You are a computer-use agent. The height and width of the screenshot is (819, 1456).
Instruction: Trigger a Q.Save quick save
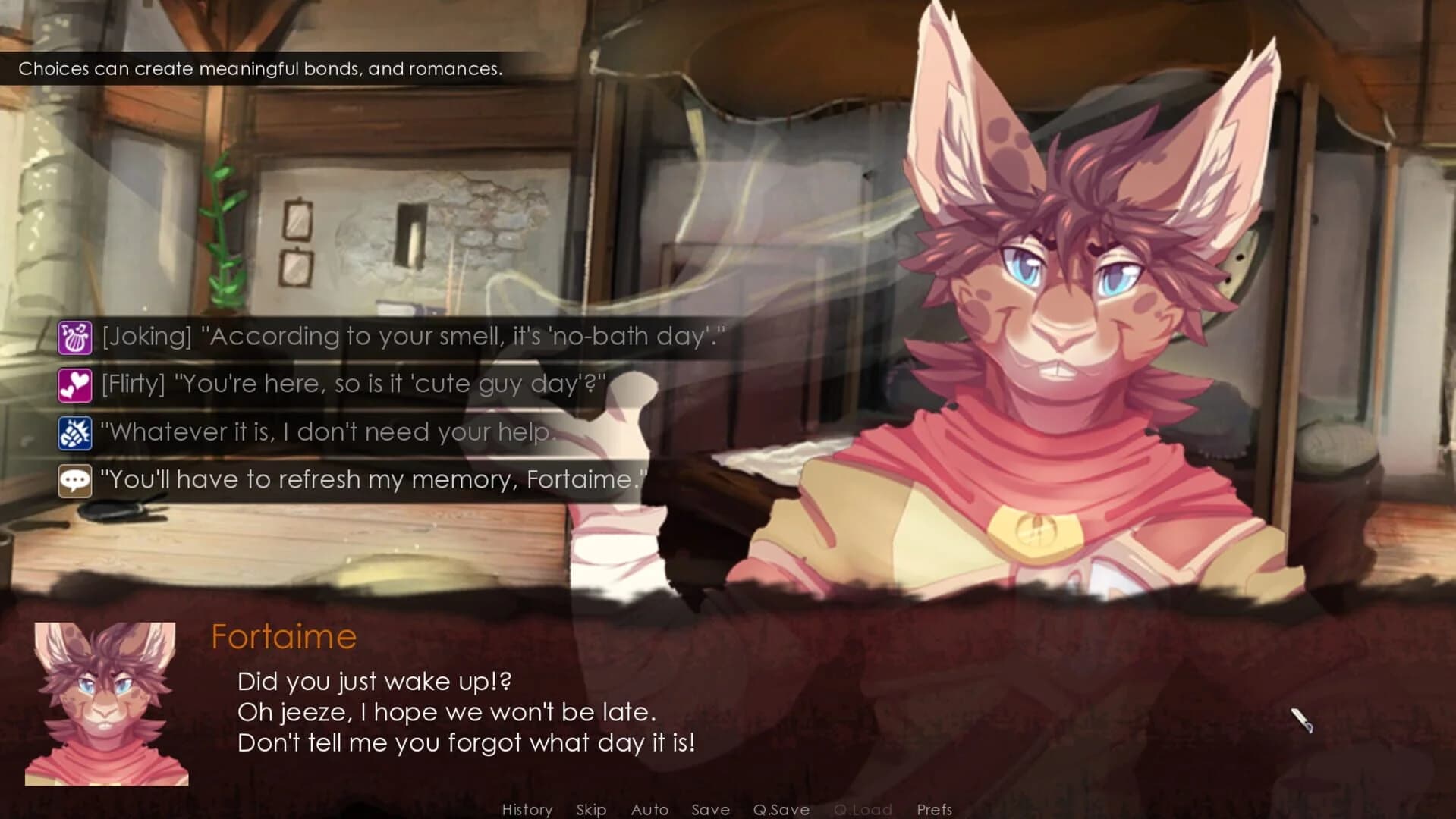click(783, 809)
